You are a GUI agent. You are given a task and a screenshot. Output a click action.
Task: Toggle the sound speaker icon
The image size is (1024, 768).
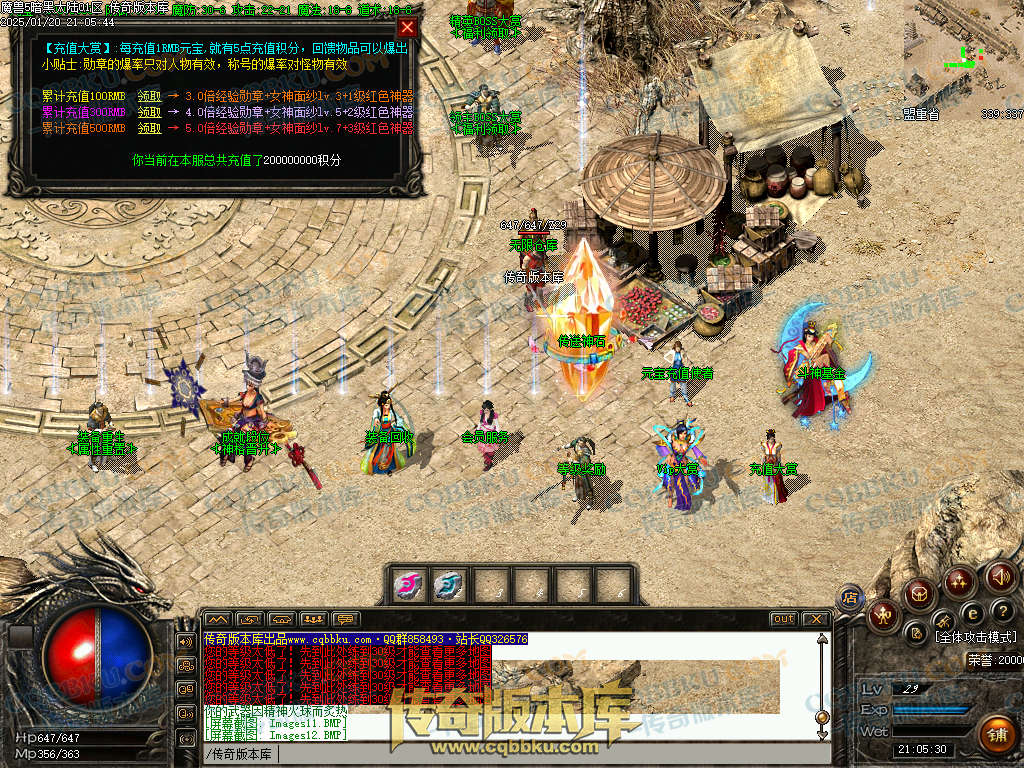tap(1000, 576)
